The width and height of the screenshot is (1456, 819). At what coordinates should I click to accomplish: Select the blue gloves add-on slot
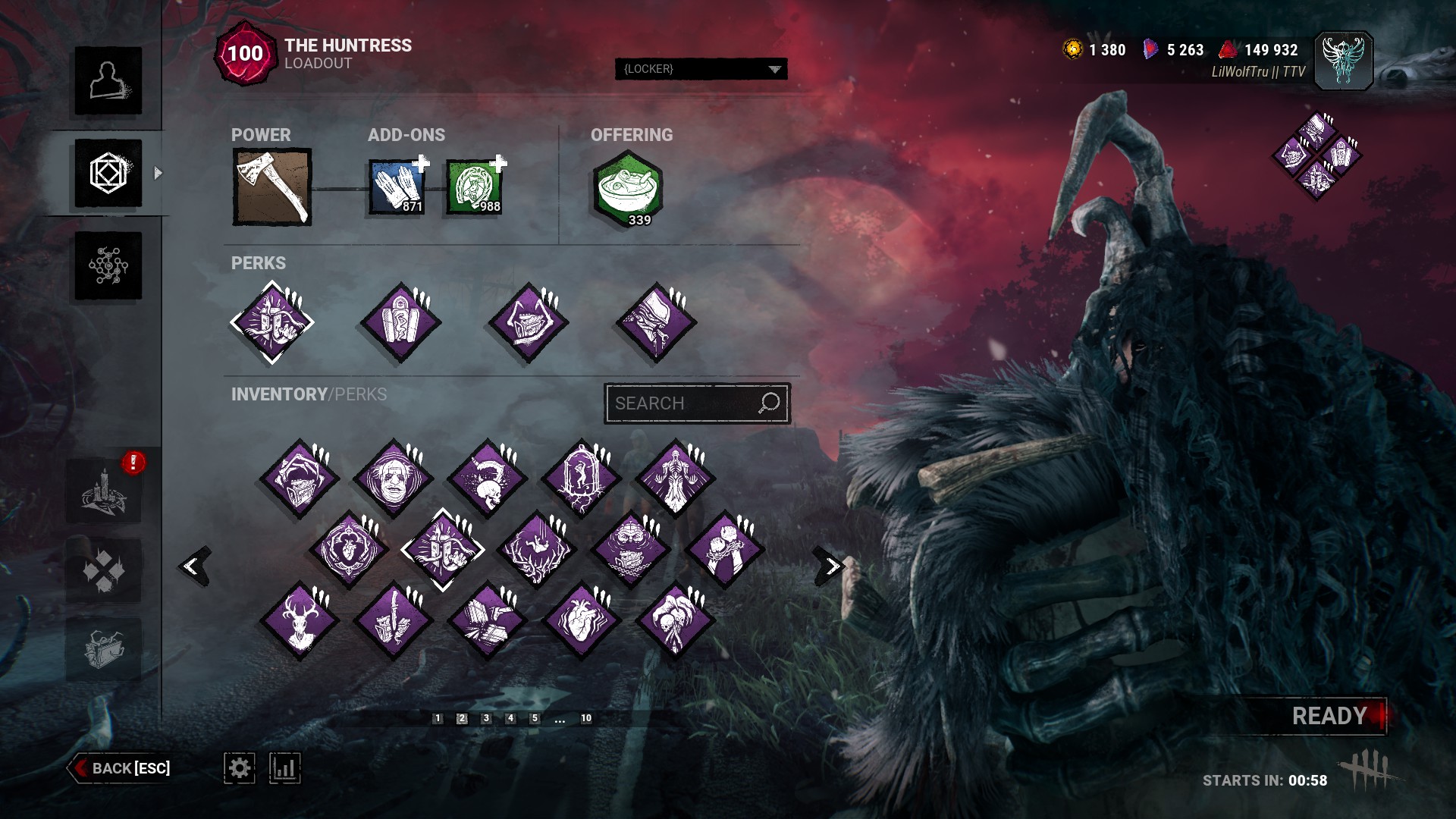pos(397,187)
